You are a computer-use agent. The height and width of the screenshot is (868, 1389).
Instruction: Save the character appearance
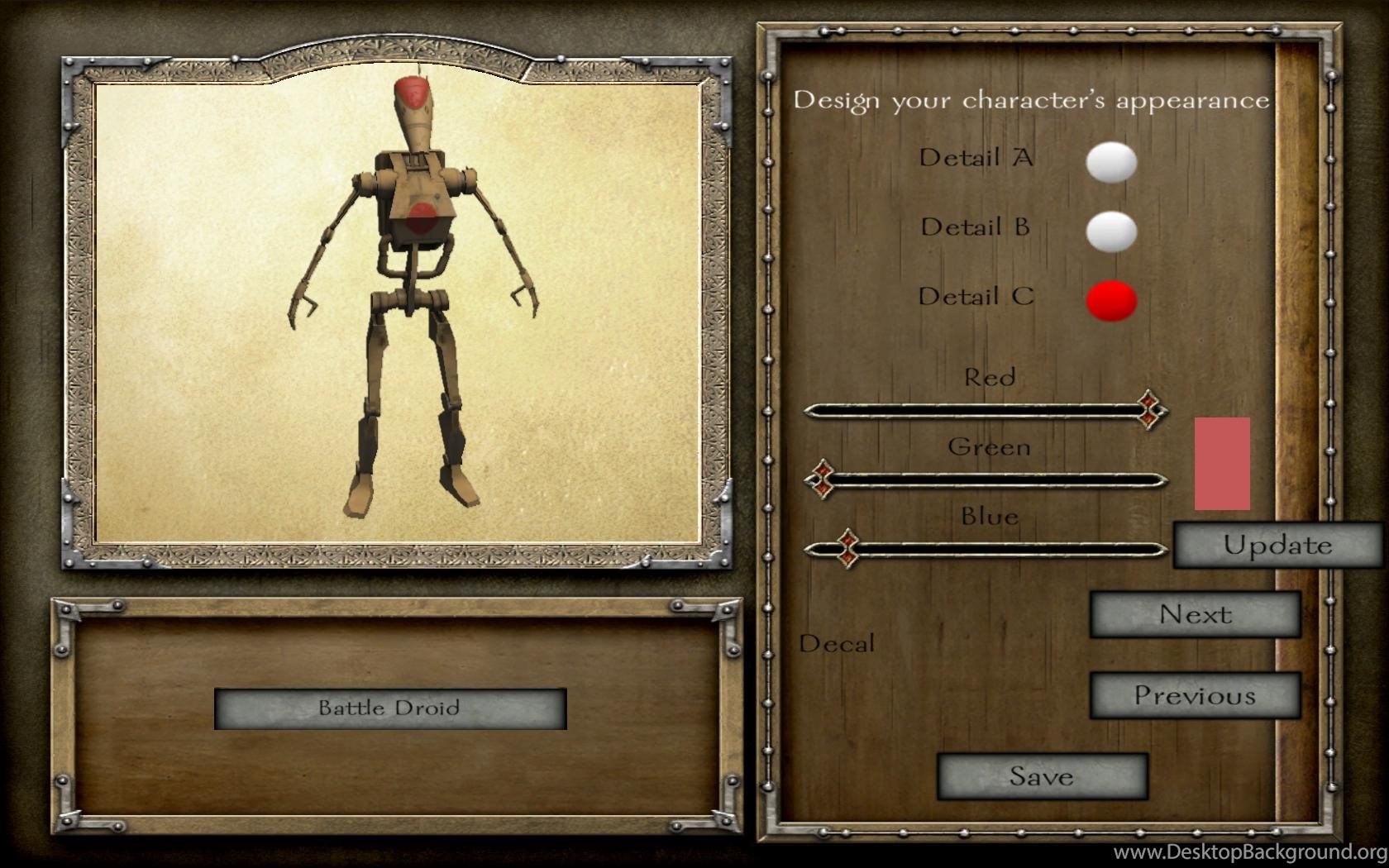point(1042,776)
